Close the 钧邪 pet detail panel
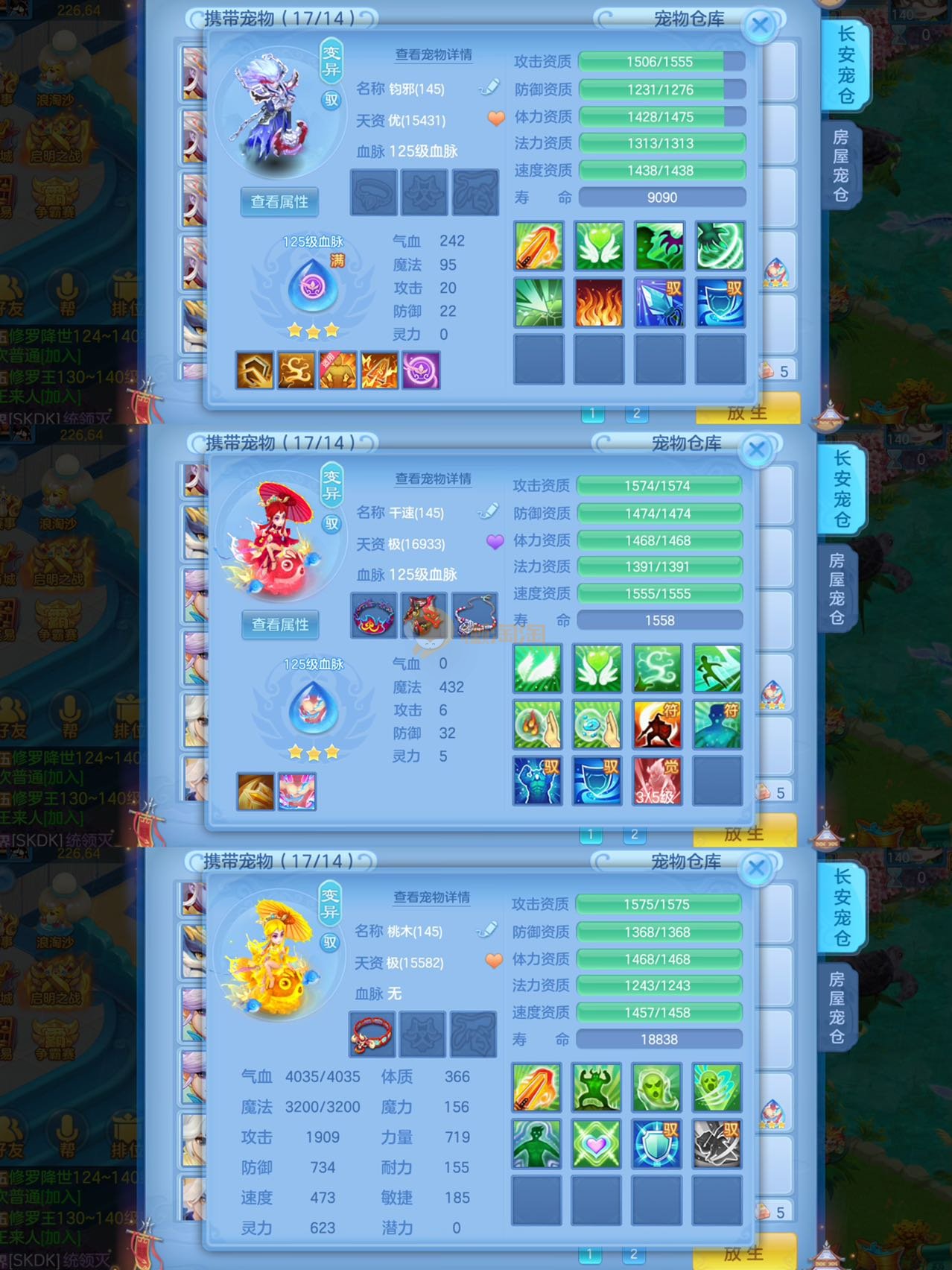Image resolution: width=952 pixels, height=1270 pixels. [760, 26]
